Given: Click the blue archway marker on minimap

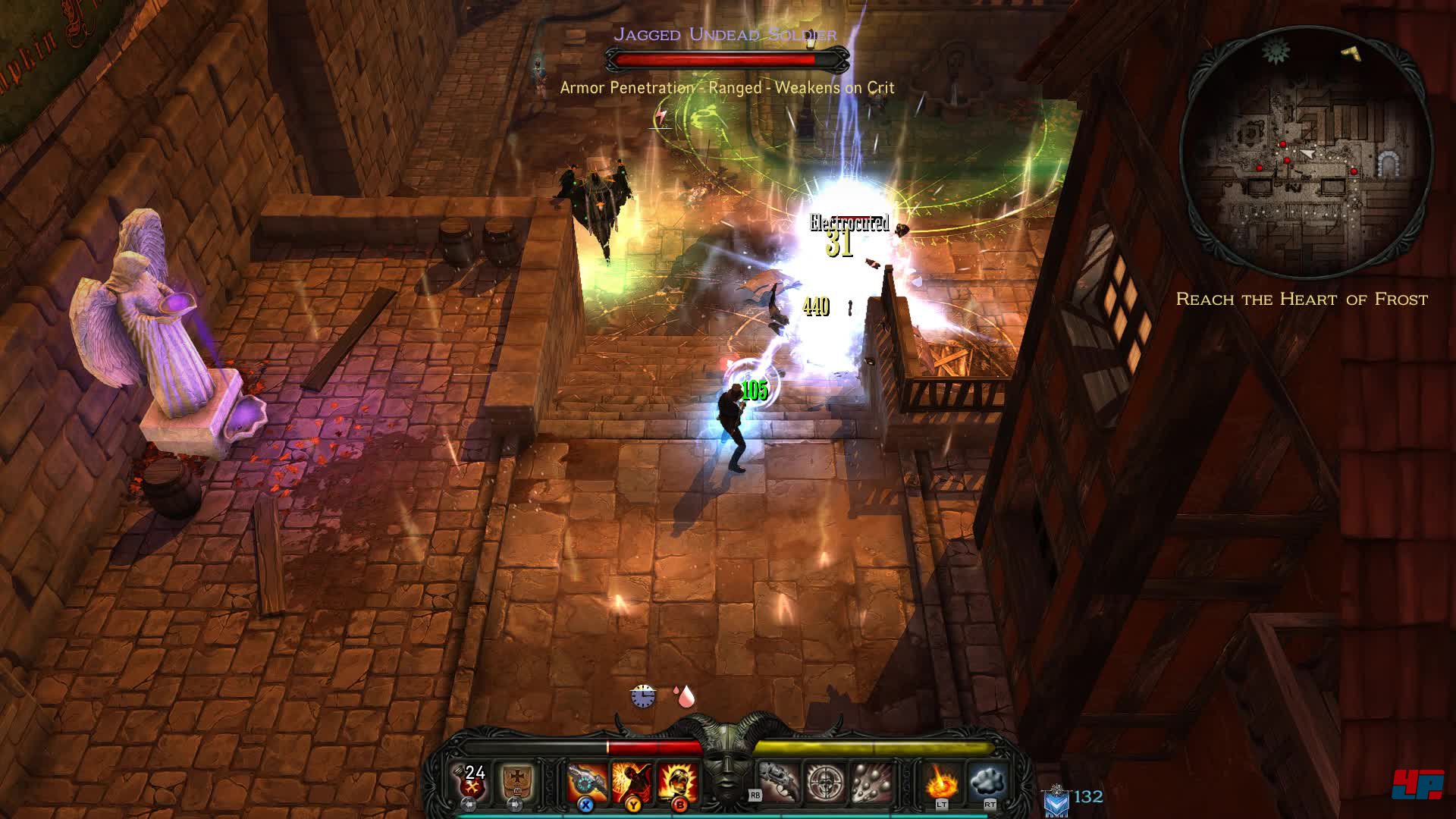Looking at the screenshot, I should 1389,164.
